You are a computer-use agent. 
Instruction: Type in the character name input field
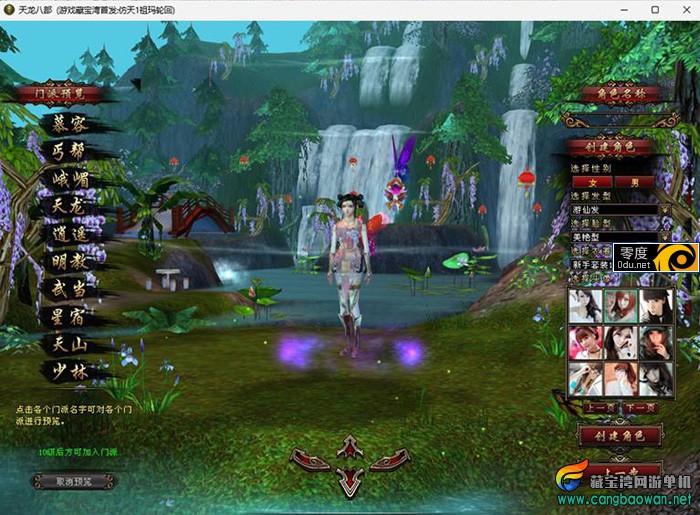coord(620,120)
